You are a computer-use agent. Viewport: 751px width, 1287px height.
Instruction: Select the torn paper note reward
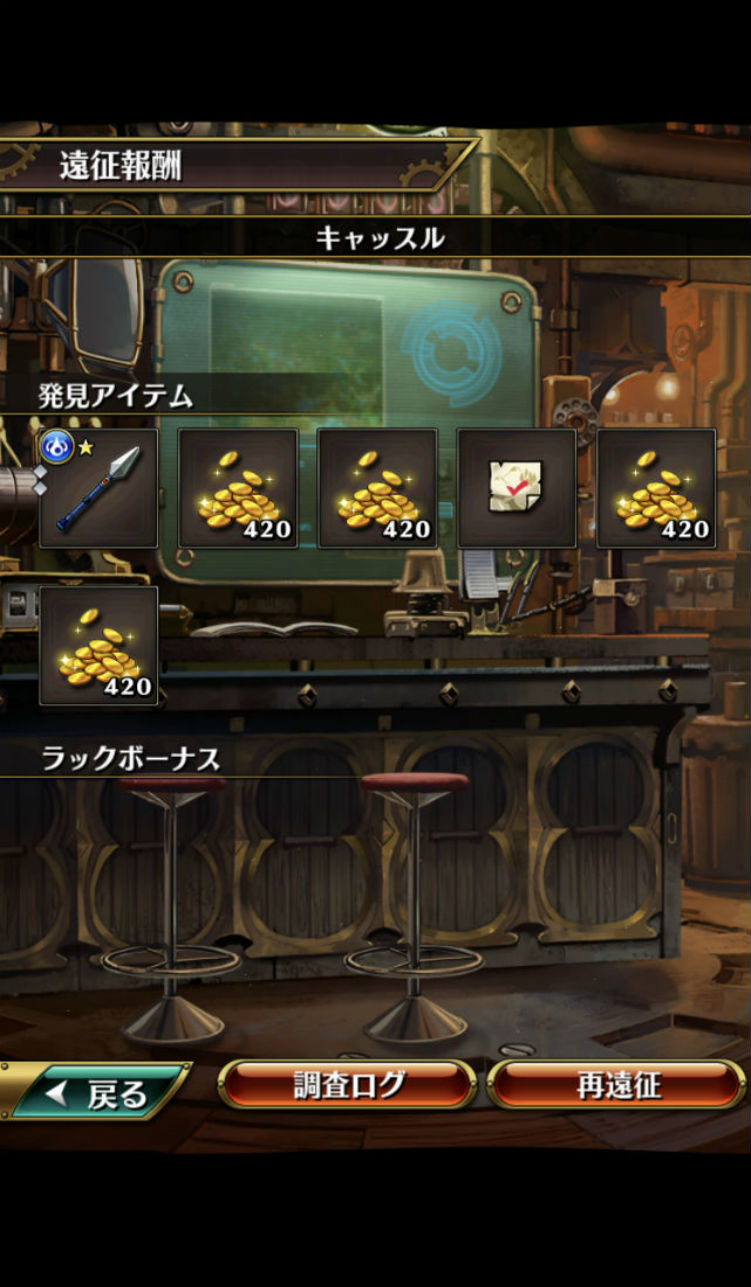click(516, 488)
